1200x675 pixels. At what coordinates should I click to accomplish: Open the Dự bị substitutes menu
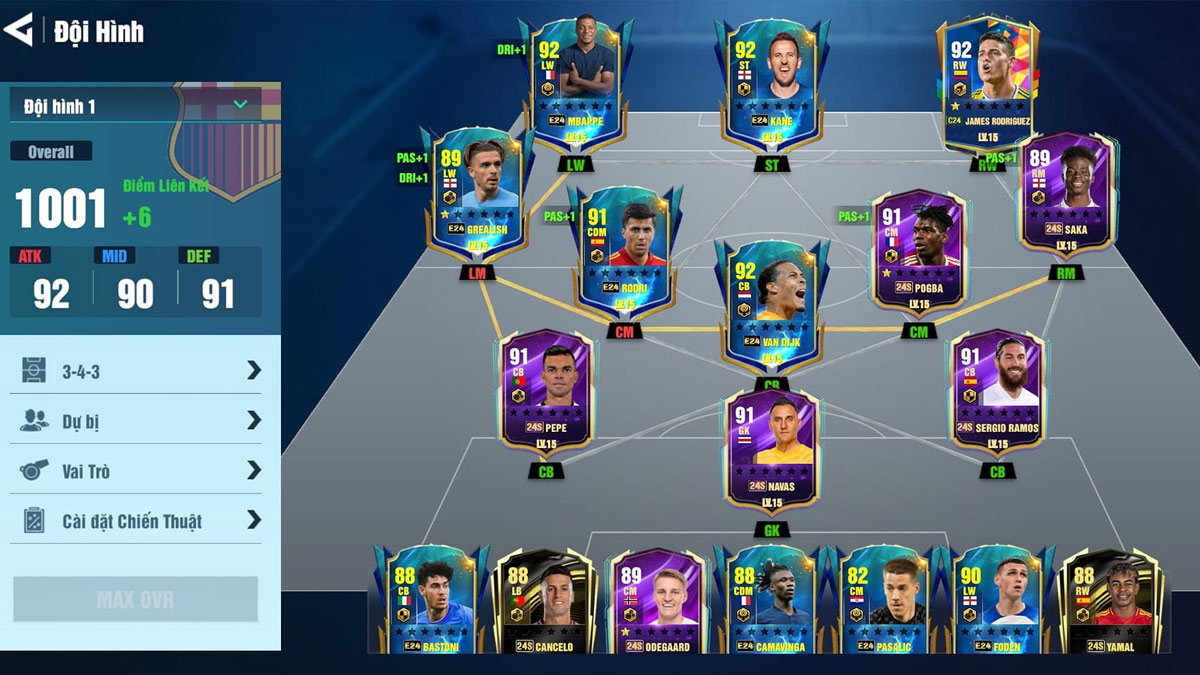coord(140,421)
